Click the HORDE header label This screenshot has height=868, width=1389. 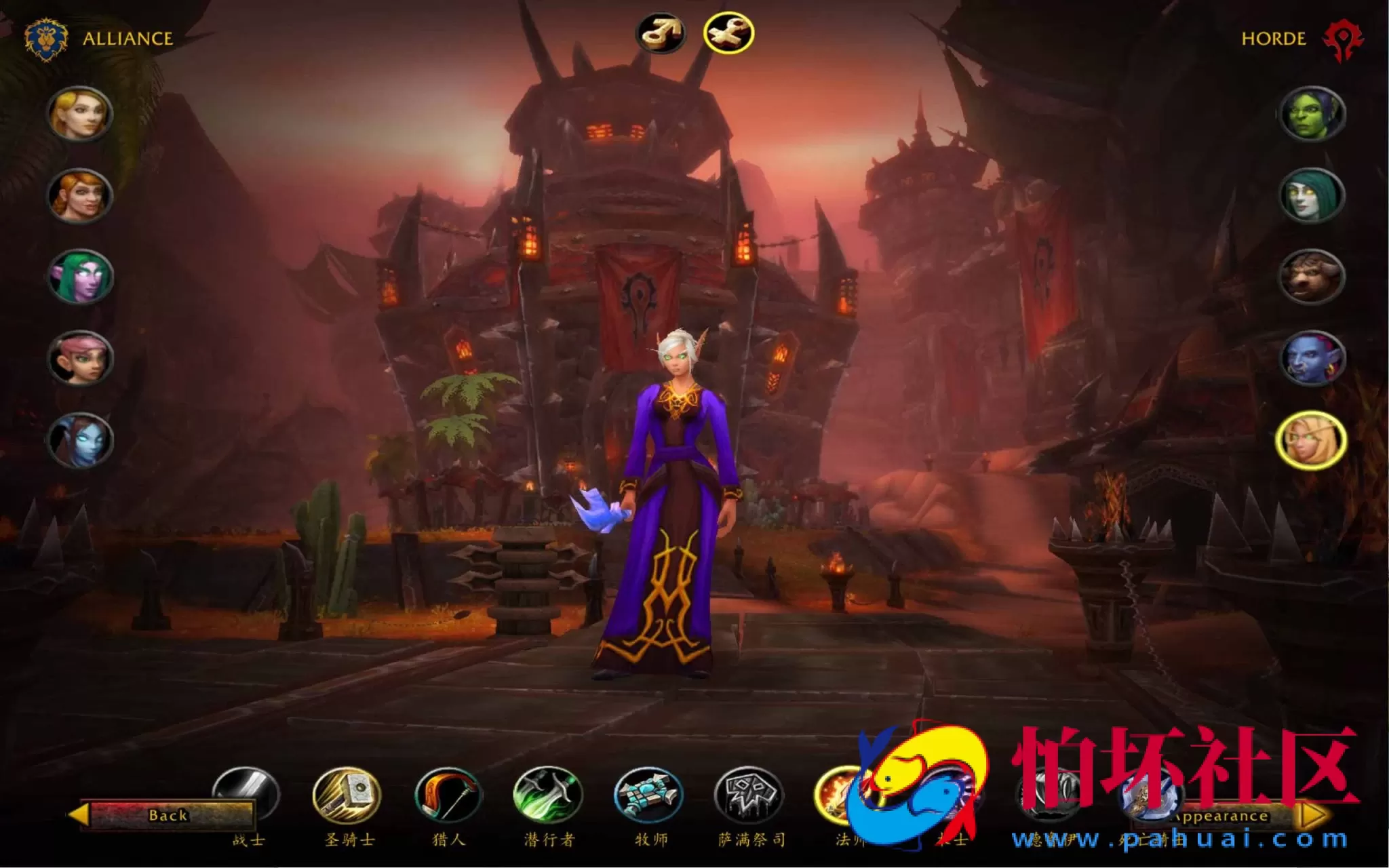1273,39
